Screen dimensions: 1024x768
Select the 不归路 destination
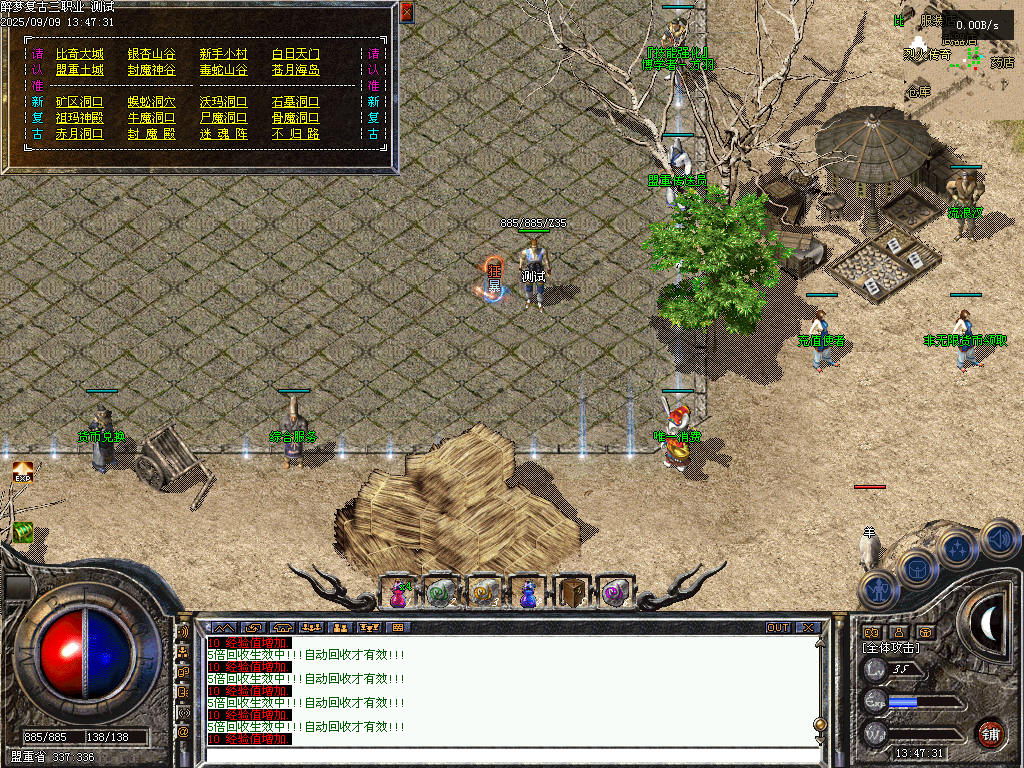click(x=296, y=134)
